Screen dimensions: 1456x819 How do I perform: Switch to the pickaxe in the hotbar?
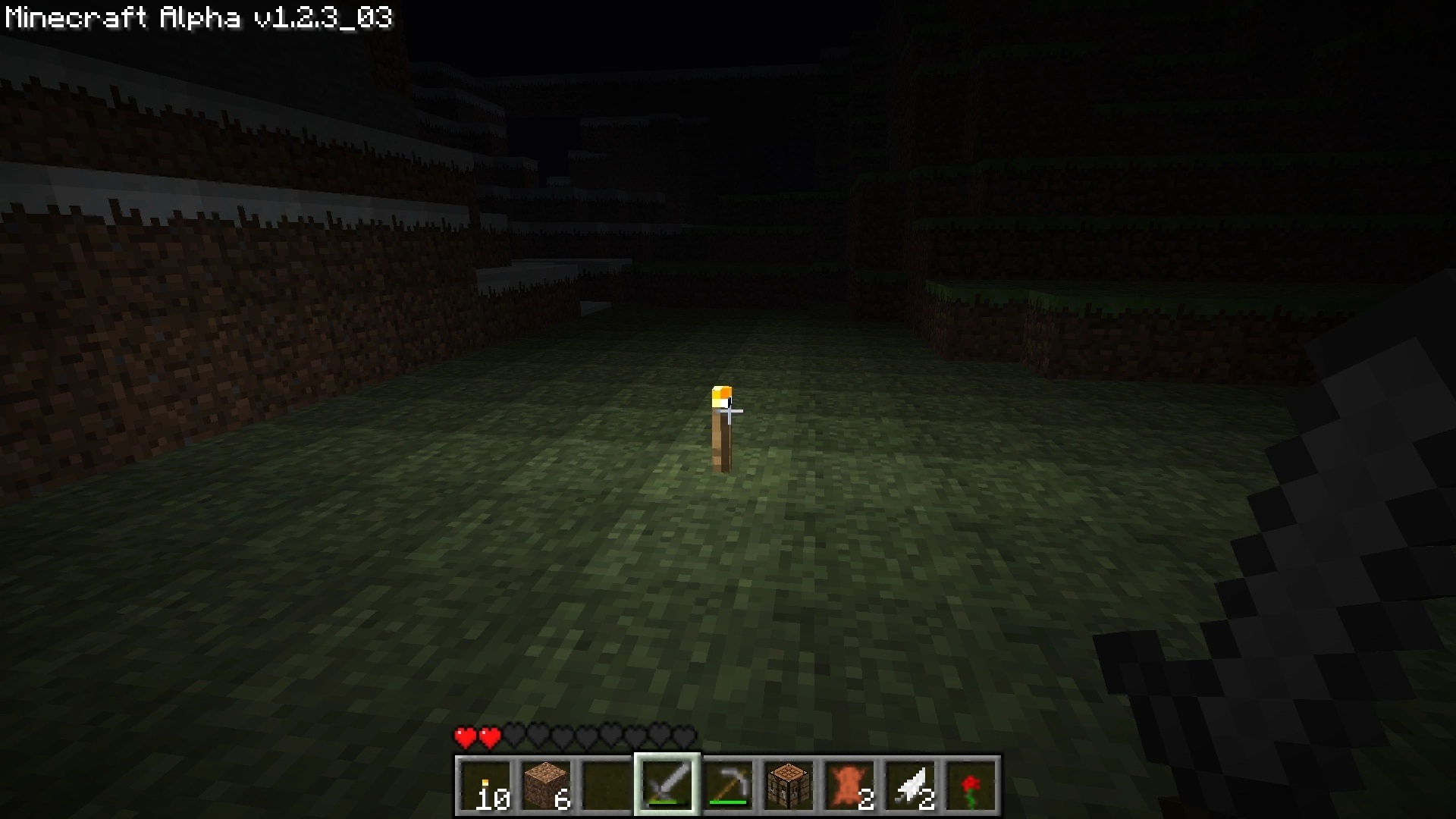coord(728,786)
